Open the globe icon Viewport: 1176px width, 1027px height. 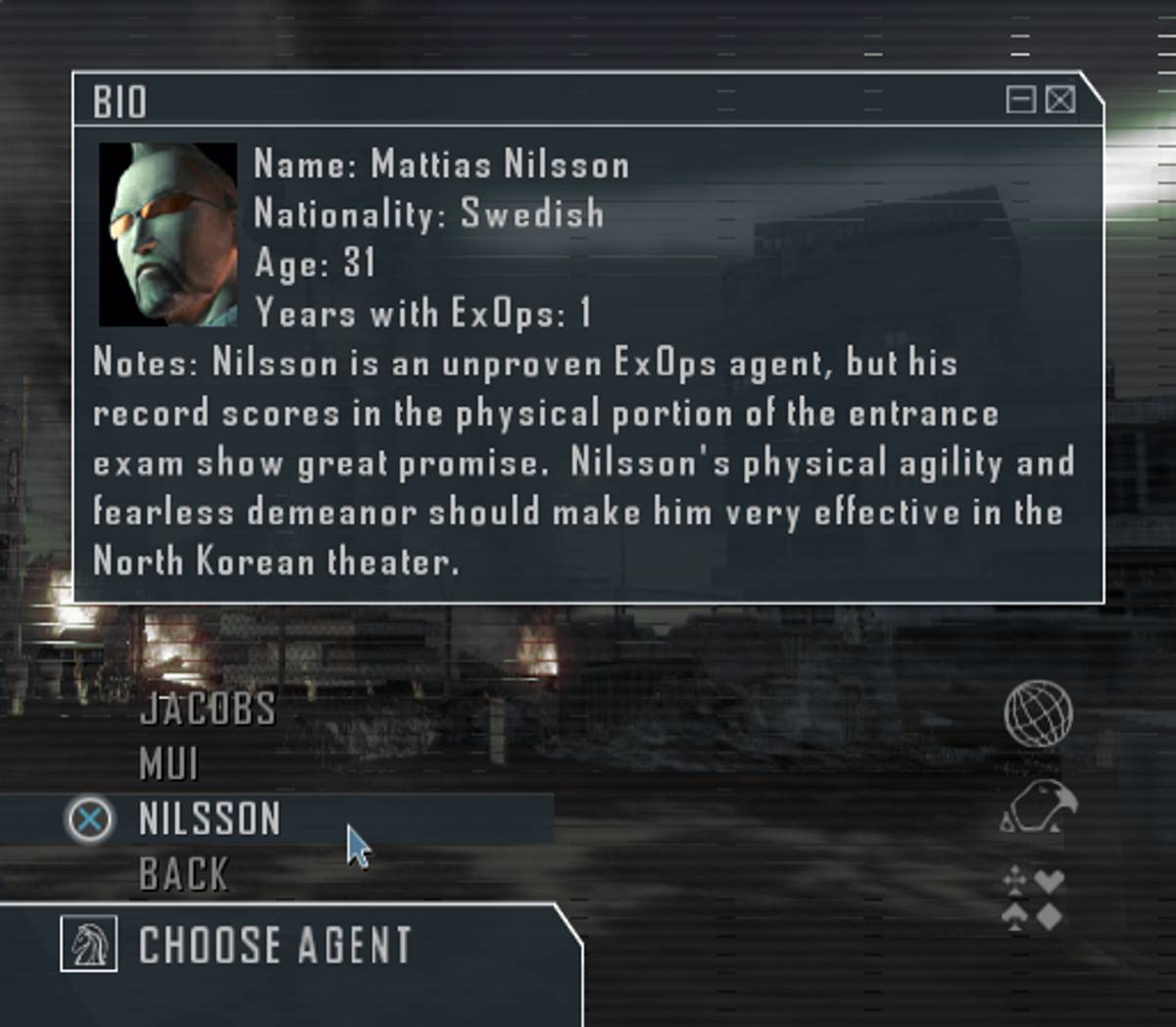pyautogui.click(x=1038, y=713)
